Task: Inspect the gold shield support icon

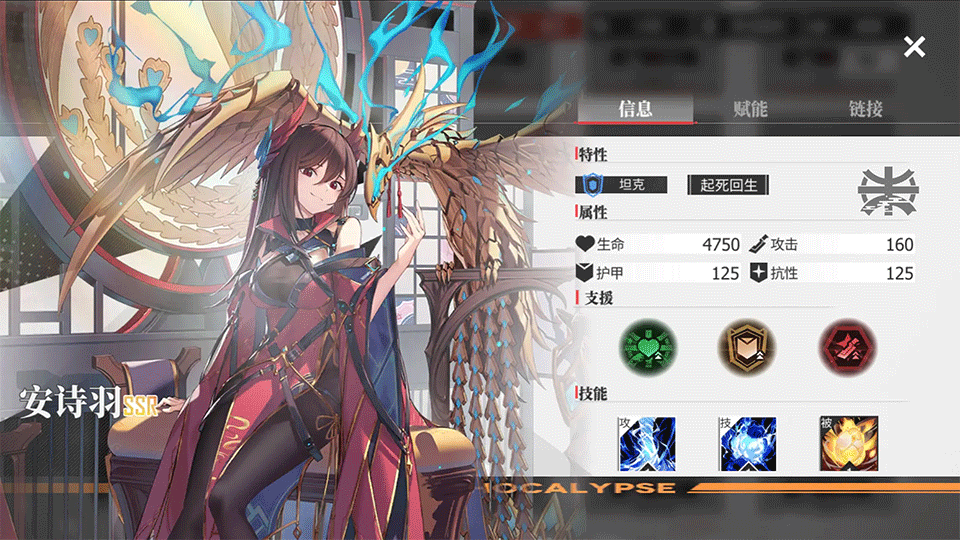Action: (x=747, y=347)
